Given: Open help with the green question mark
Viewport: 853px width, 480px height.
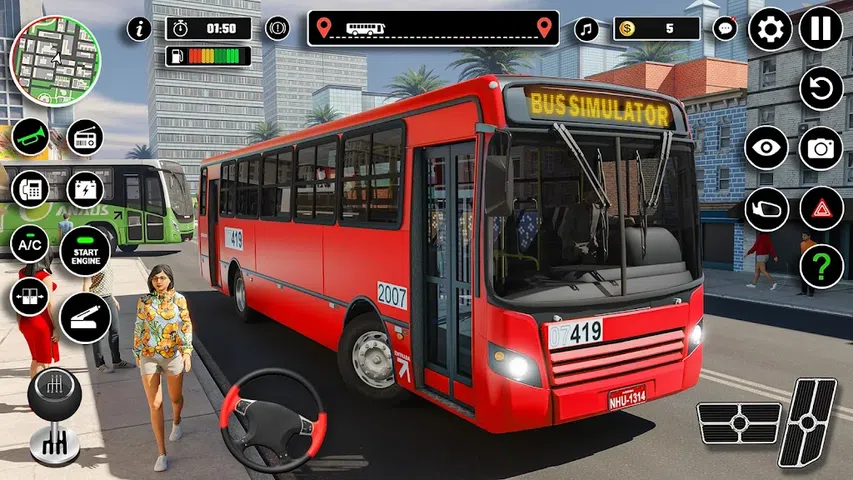Looking at the screenshot, I should pos(821,266).
